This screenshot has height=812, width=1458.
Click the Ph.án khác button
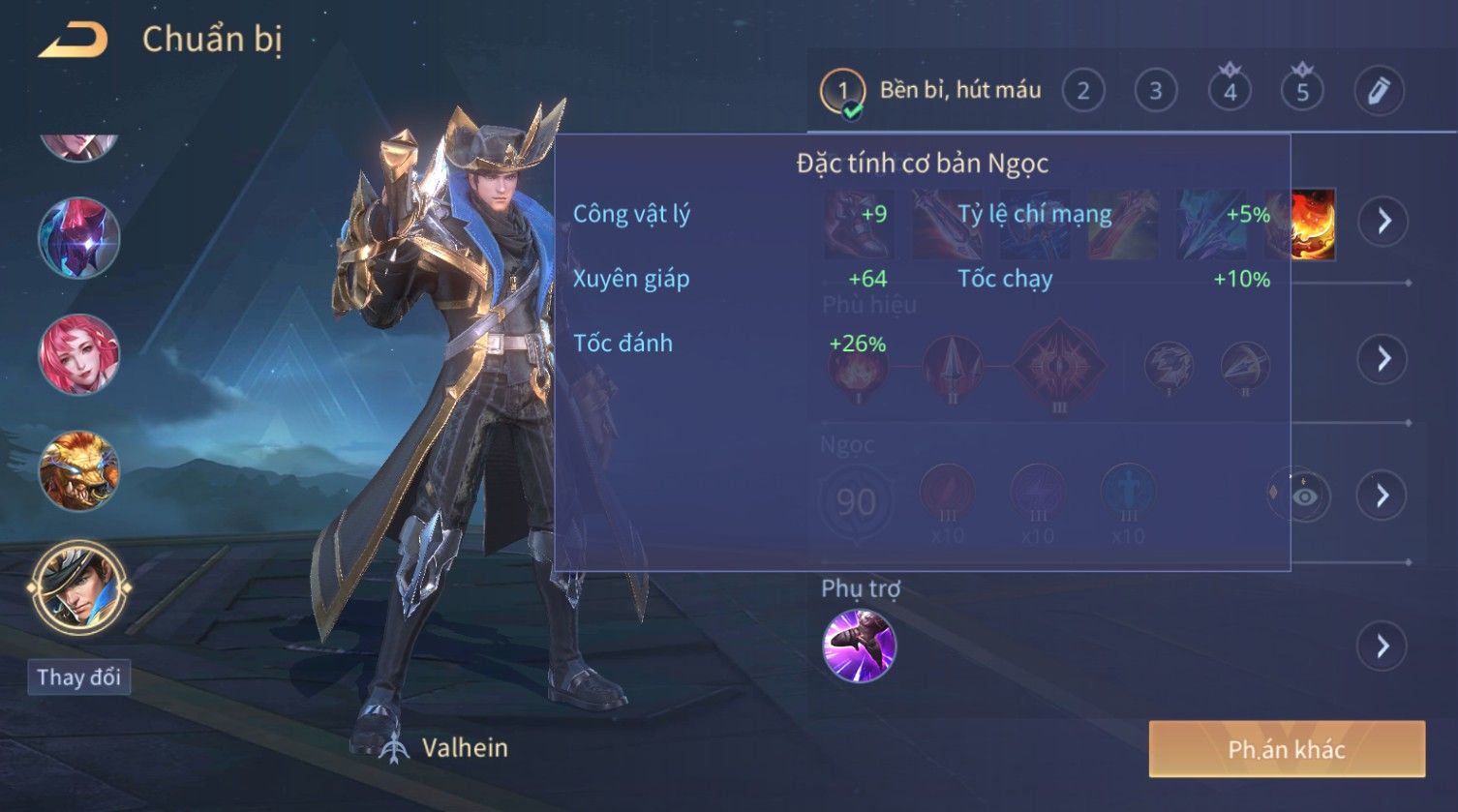(x=1287, y=749)
